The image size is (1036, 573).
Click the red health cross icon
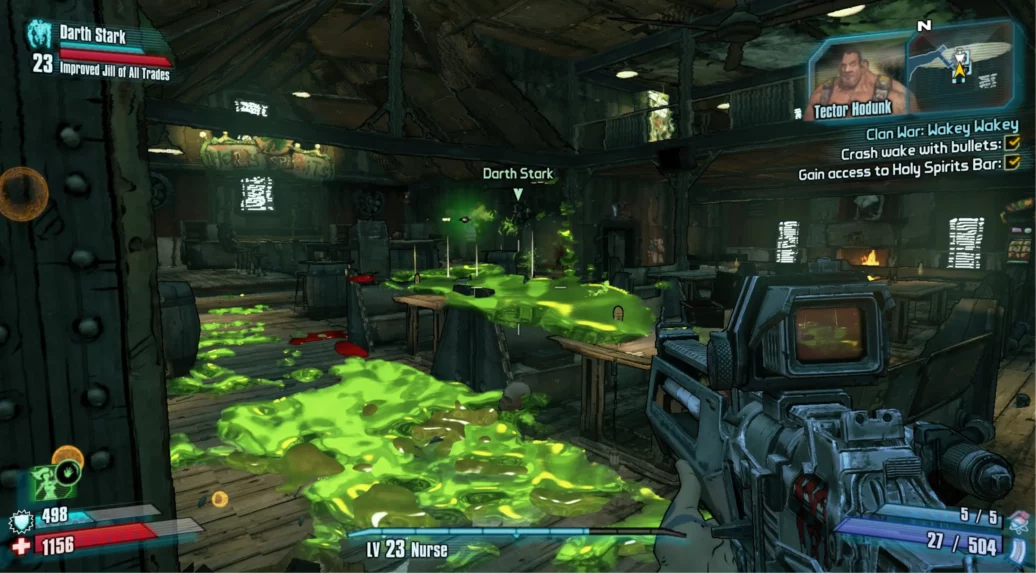(18, 547)
